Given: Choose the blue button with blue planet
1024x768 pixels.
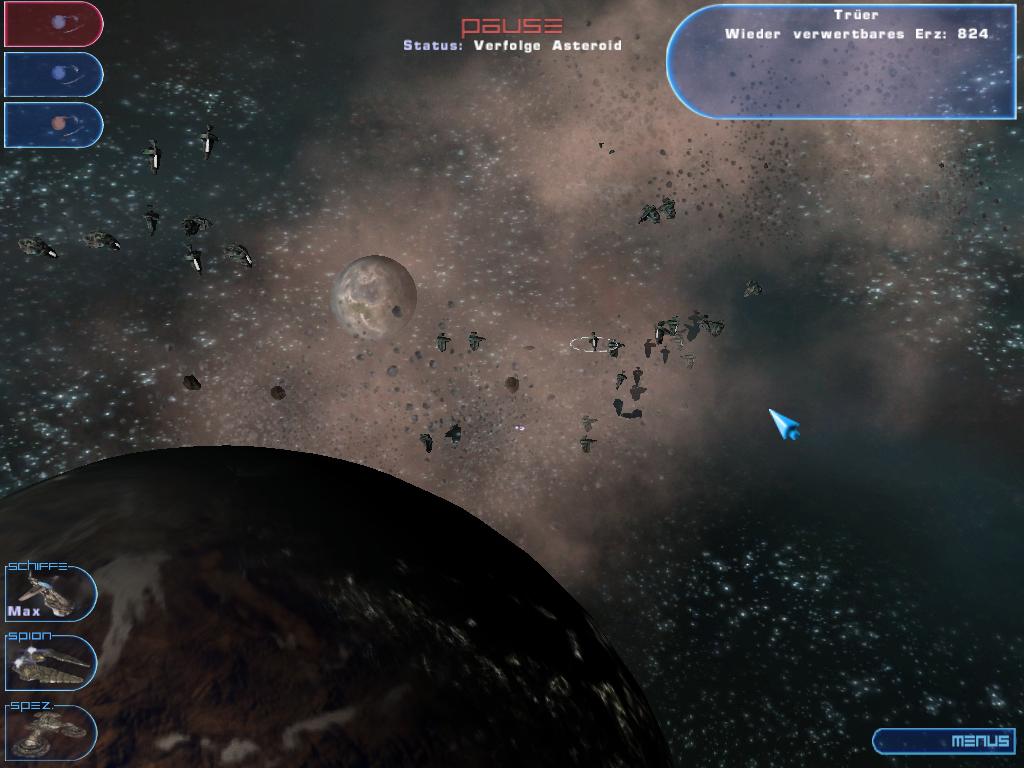Looking at the screenshot, I should coord(54,74).
